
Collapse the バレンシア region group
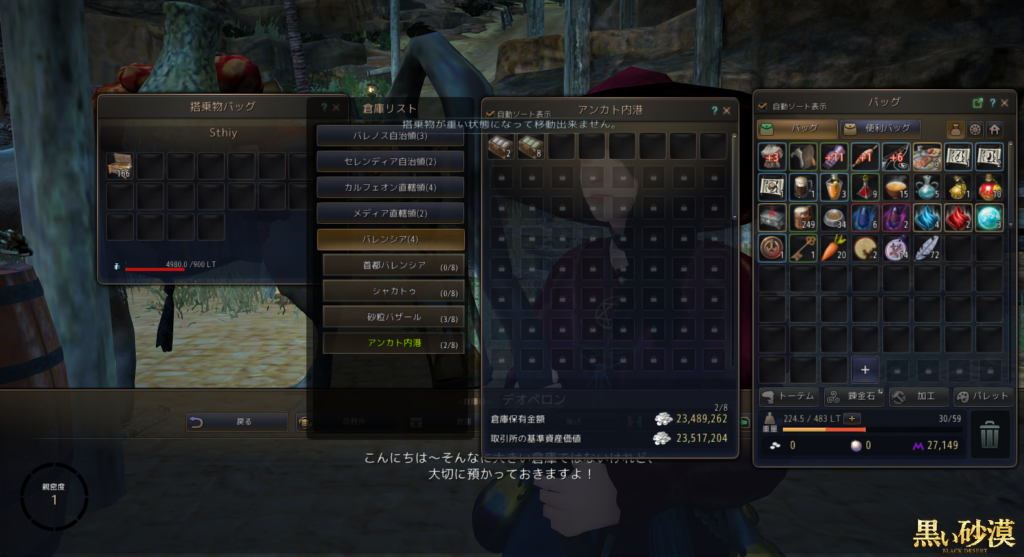point(390,240)
